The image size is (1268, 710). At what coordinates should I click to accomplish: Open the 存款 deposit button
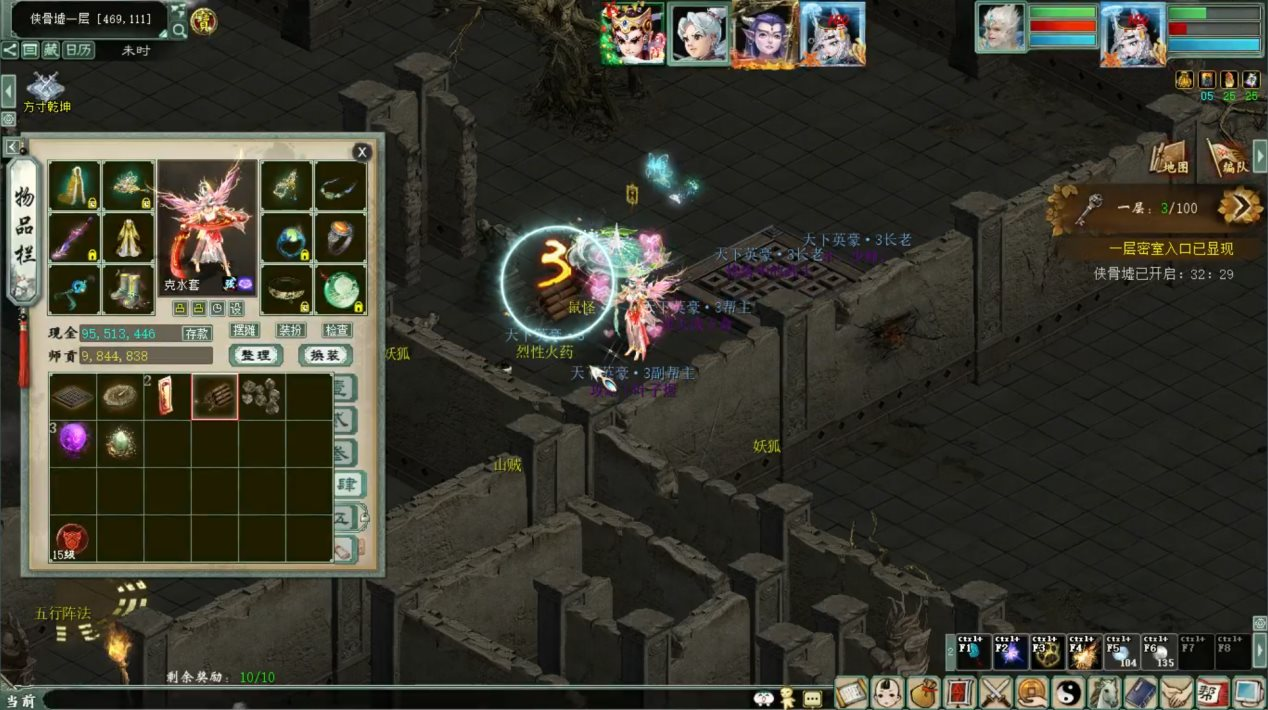tap(197, 333)
